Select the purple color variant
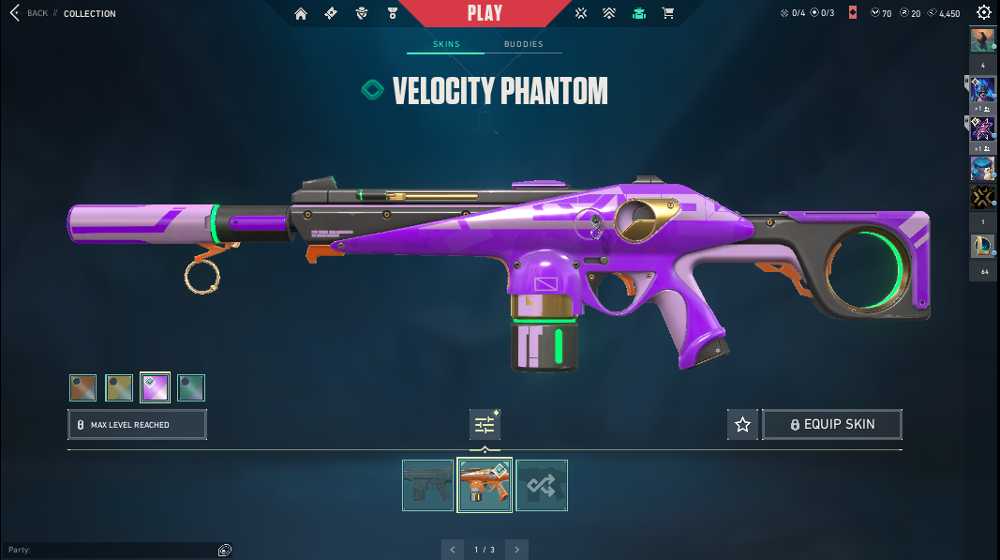This screenshot has width=1000, height=560. pos(155,388)
